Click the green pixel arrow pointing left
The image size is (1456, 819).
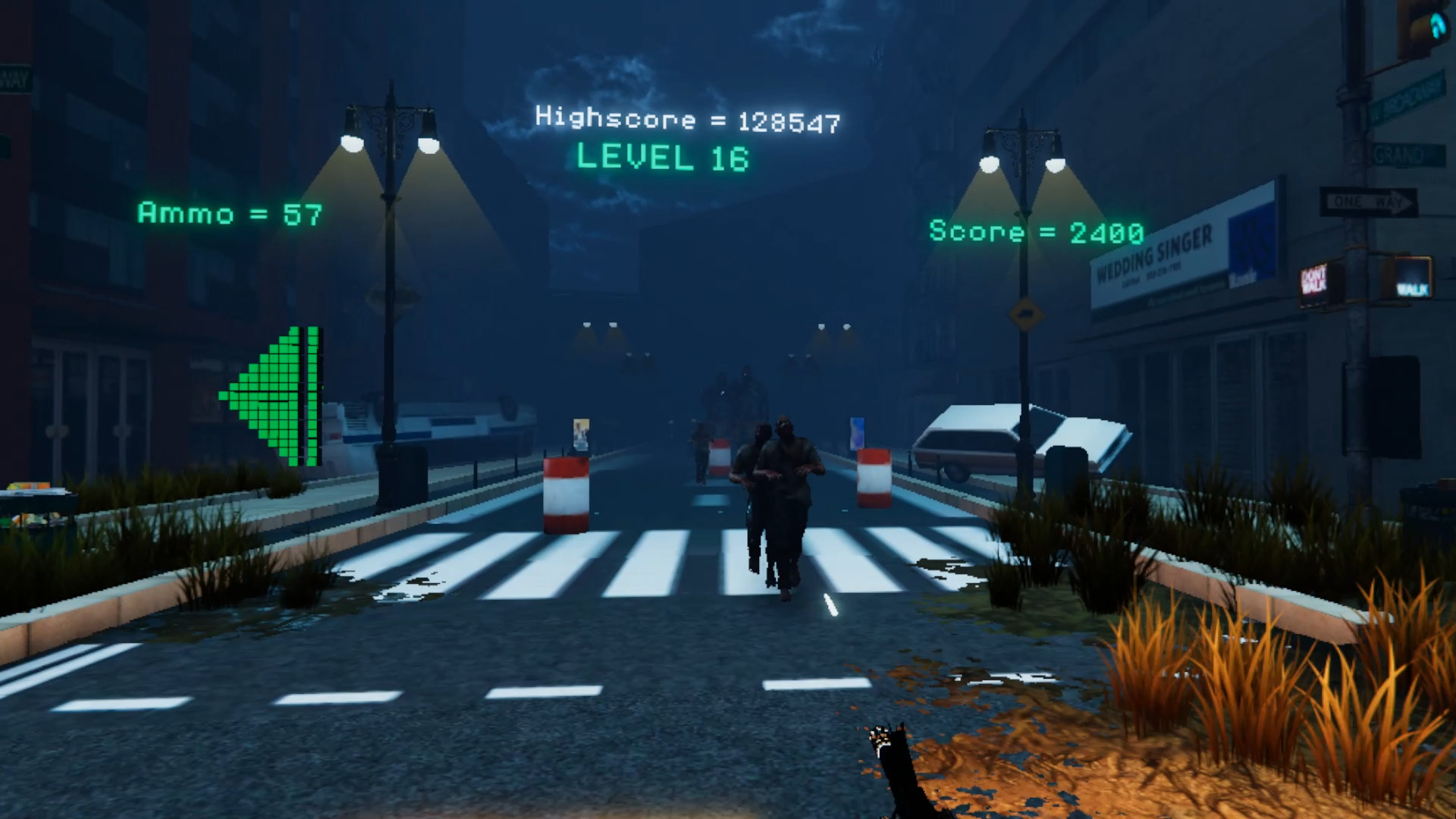pyautogui.click(x=273, y=393)
